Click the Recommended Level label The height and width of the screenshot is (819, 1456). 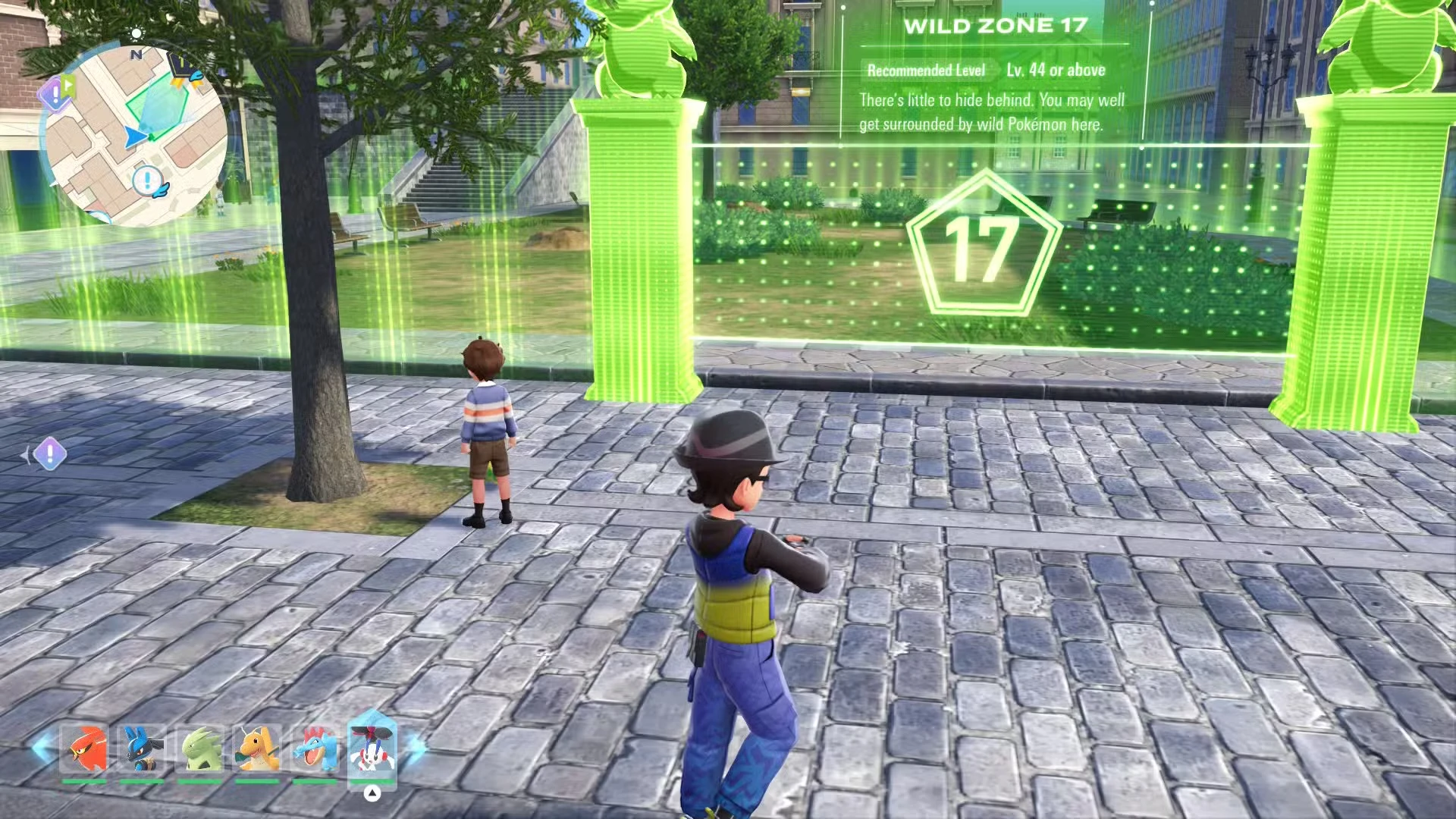click(x=927, y=70)
